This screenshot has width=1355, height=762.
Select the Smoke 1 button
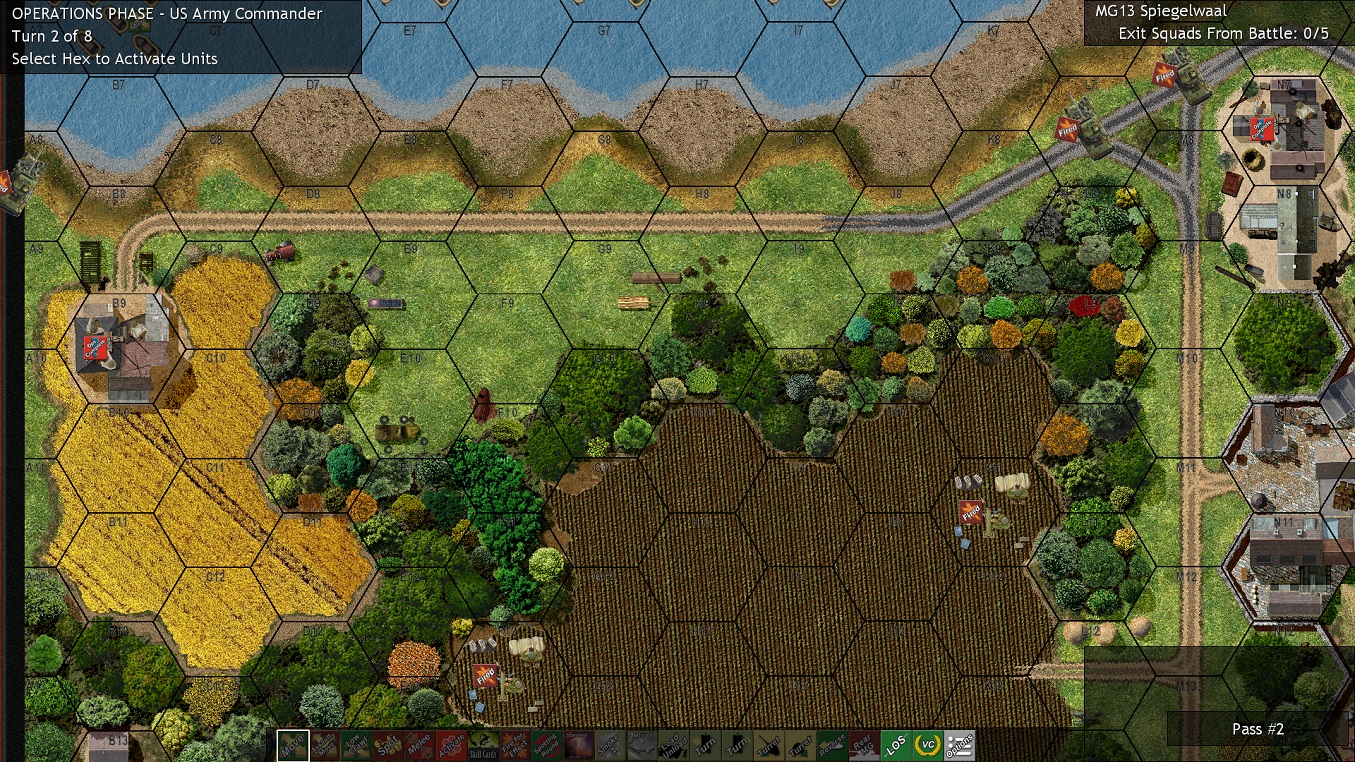(609, 746)
